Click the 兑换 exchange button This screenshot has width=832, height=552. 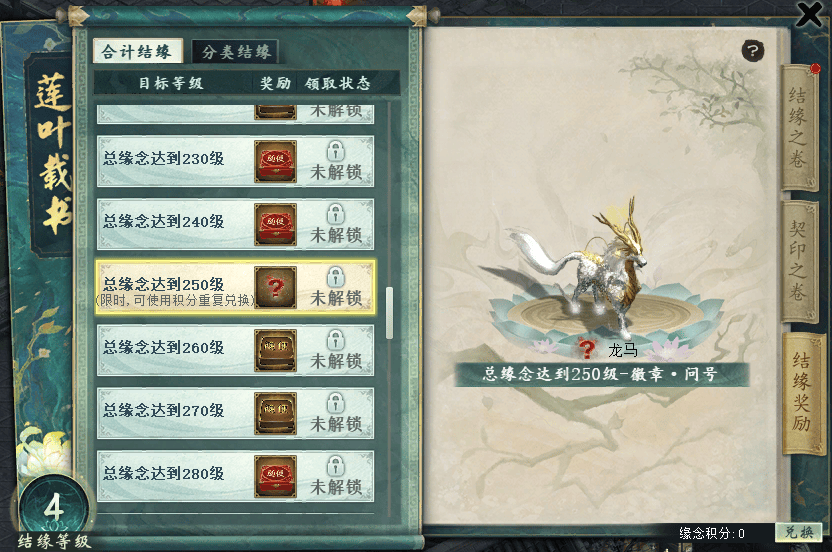pos(799,533)
